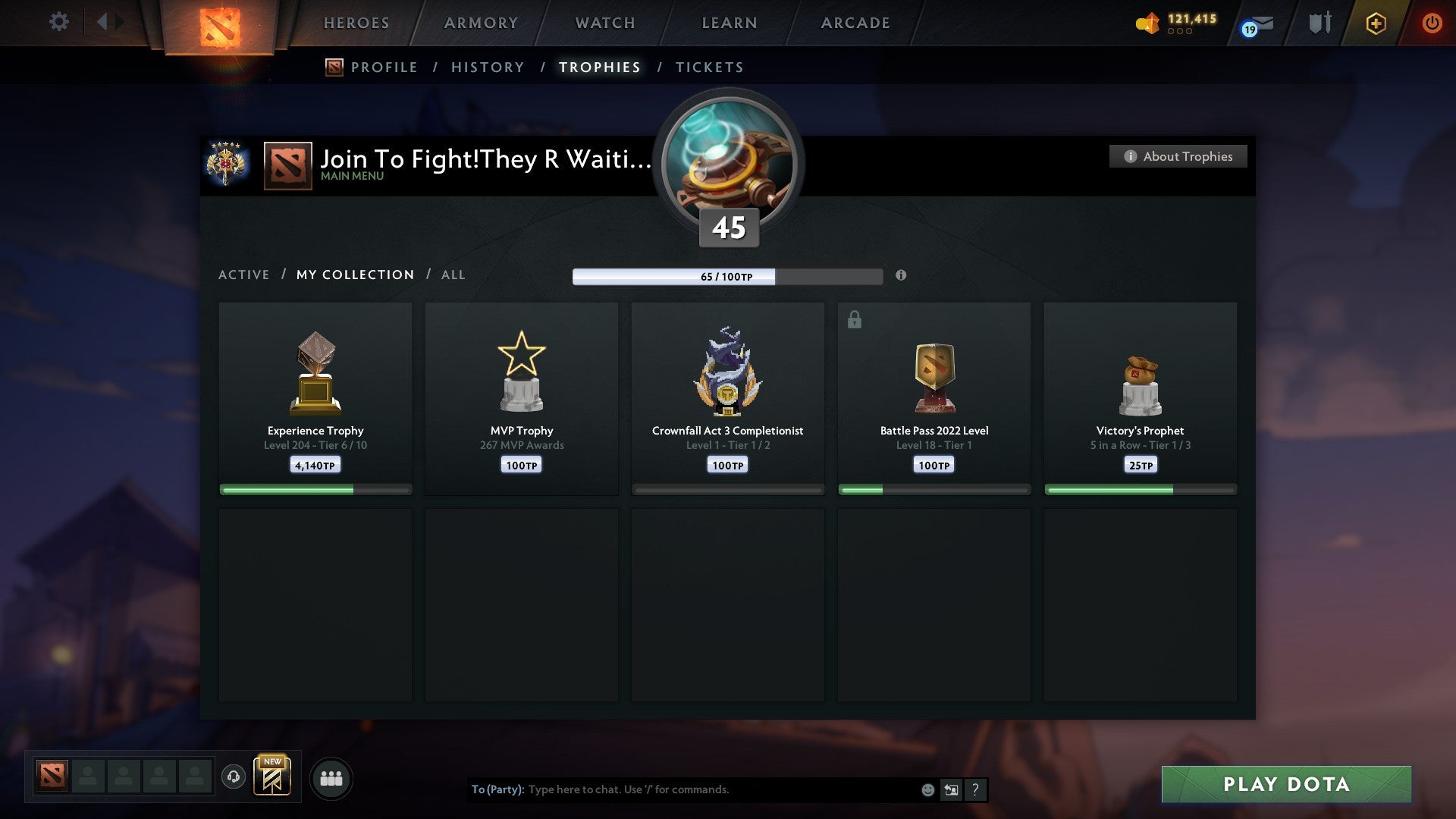Click the Shards currency icon
The width and height of the screenshot is (1456, 819).
coord(1147,23)
